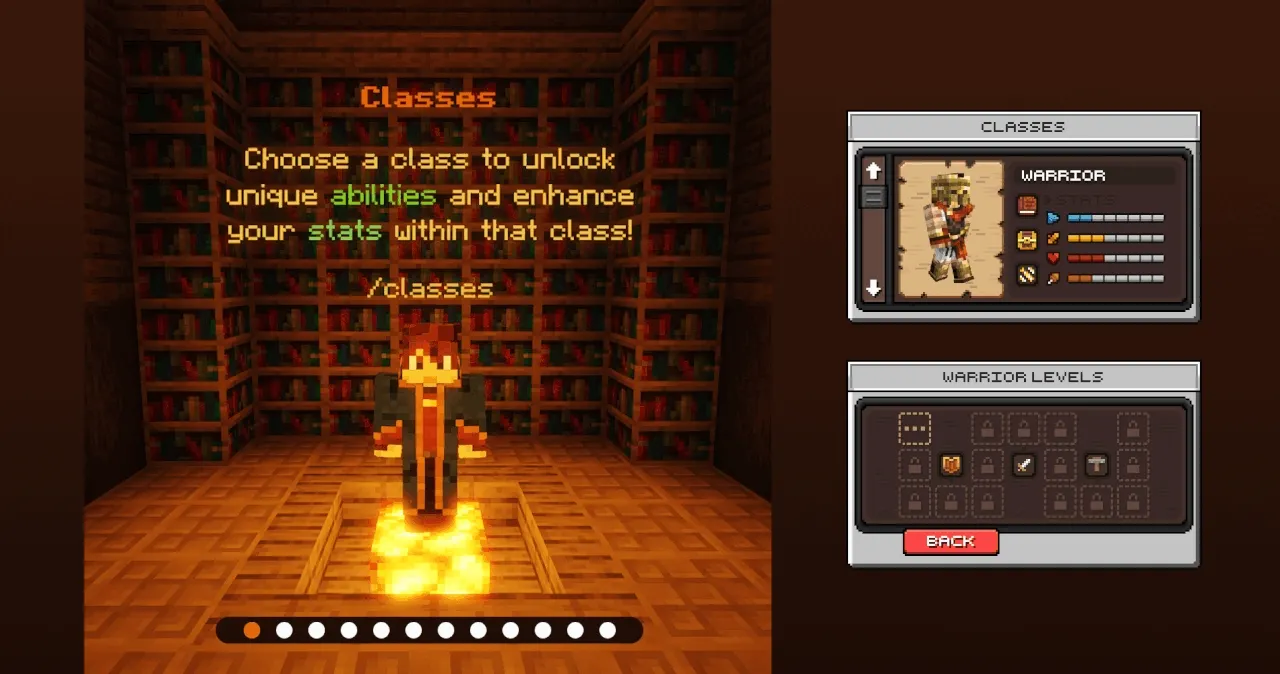Select the orange shield level node
Viewport: 1280px width, 674px height.
click(x=951, y=465)
